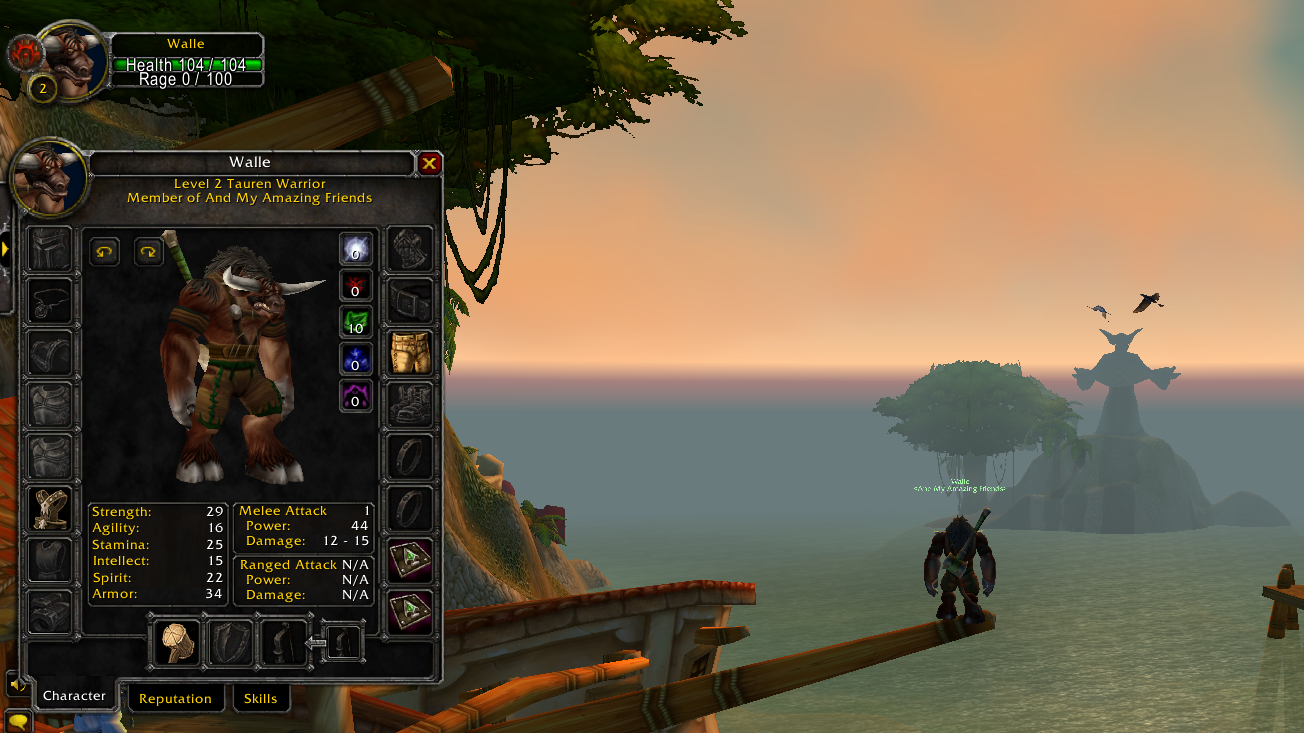Image resolution: width=1304 pixels, height=733 pixels.
Task: Select the Character tab
Action: point(74,696)
